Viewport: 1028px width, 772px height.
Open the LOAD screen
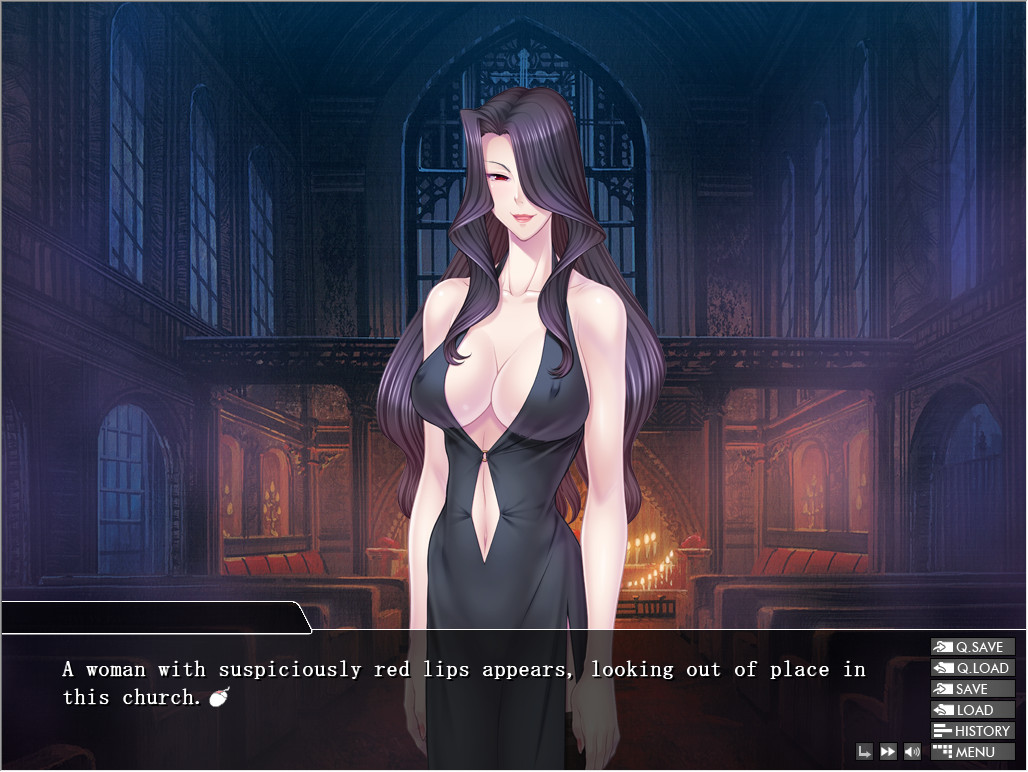click(972, 710)
